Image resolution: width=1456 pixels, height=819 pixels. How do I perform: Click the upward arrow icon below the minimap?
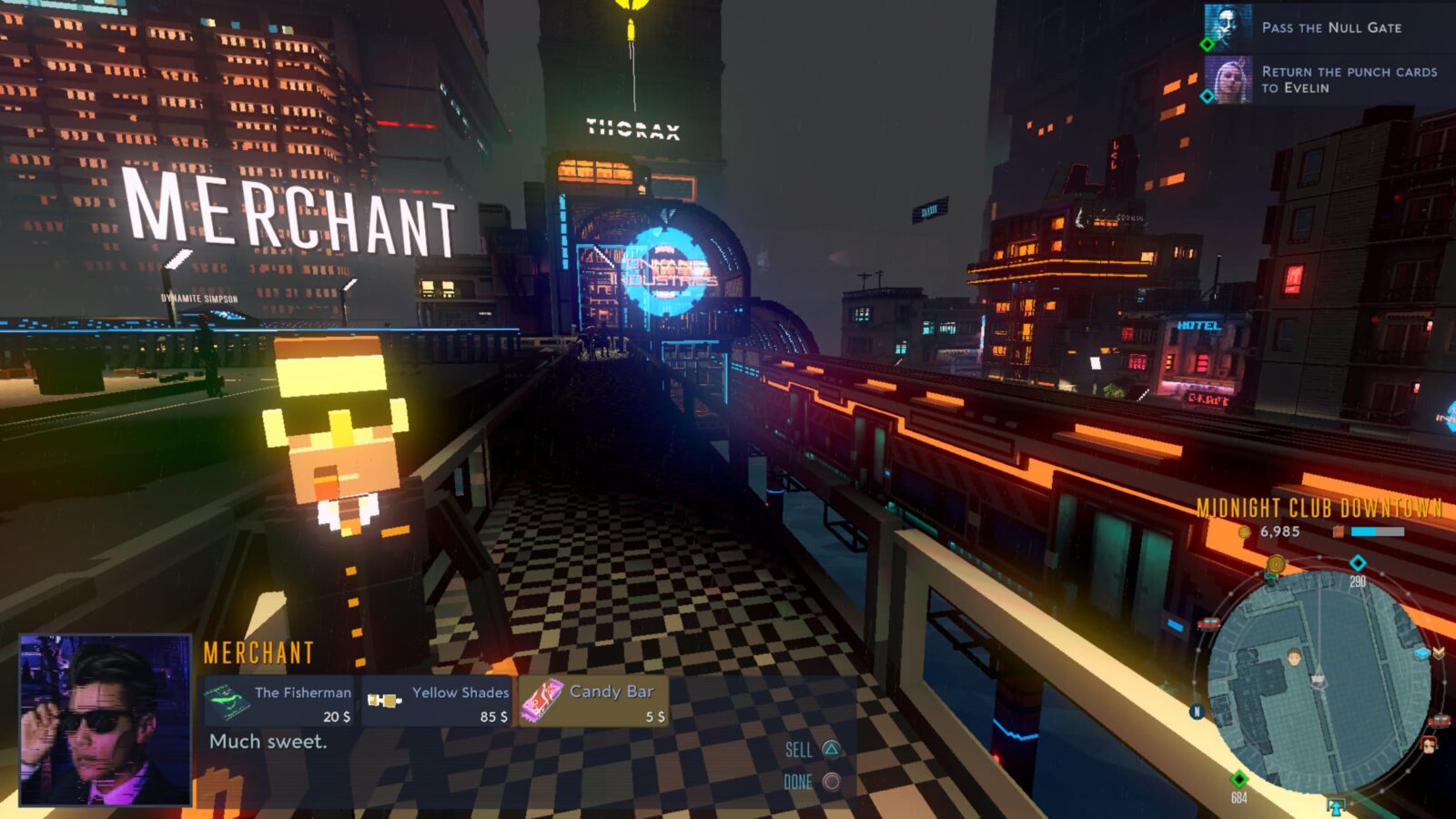click(x=1335, y=806)
